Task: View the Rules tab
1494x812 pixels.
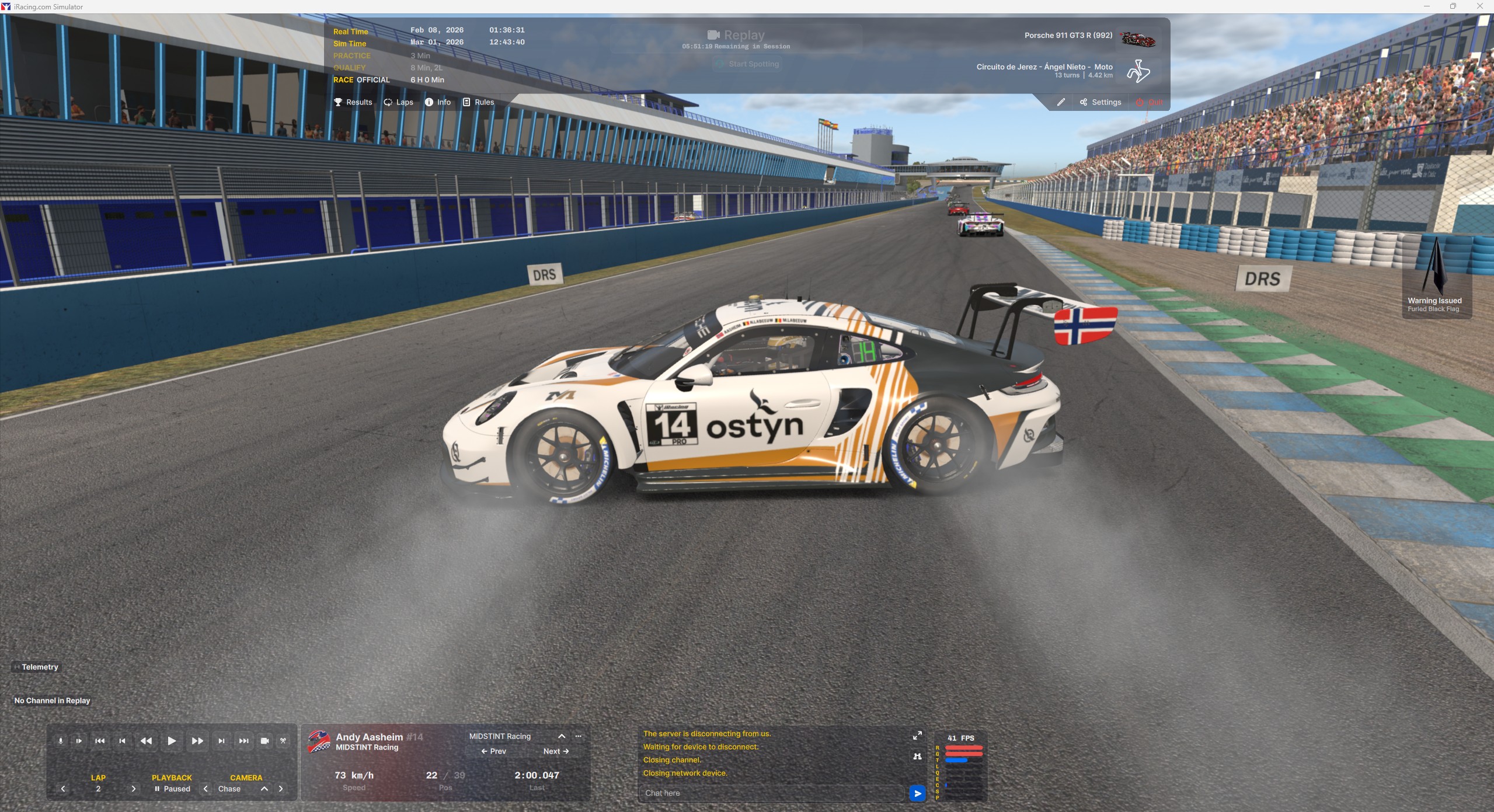Action: (x=479, y=102)
